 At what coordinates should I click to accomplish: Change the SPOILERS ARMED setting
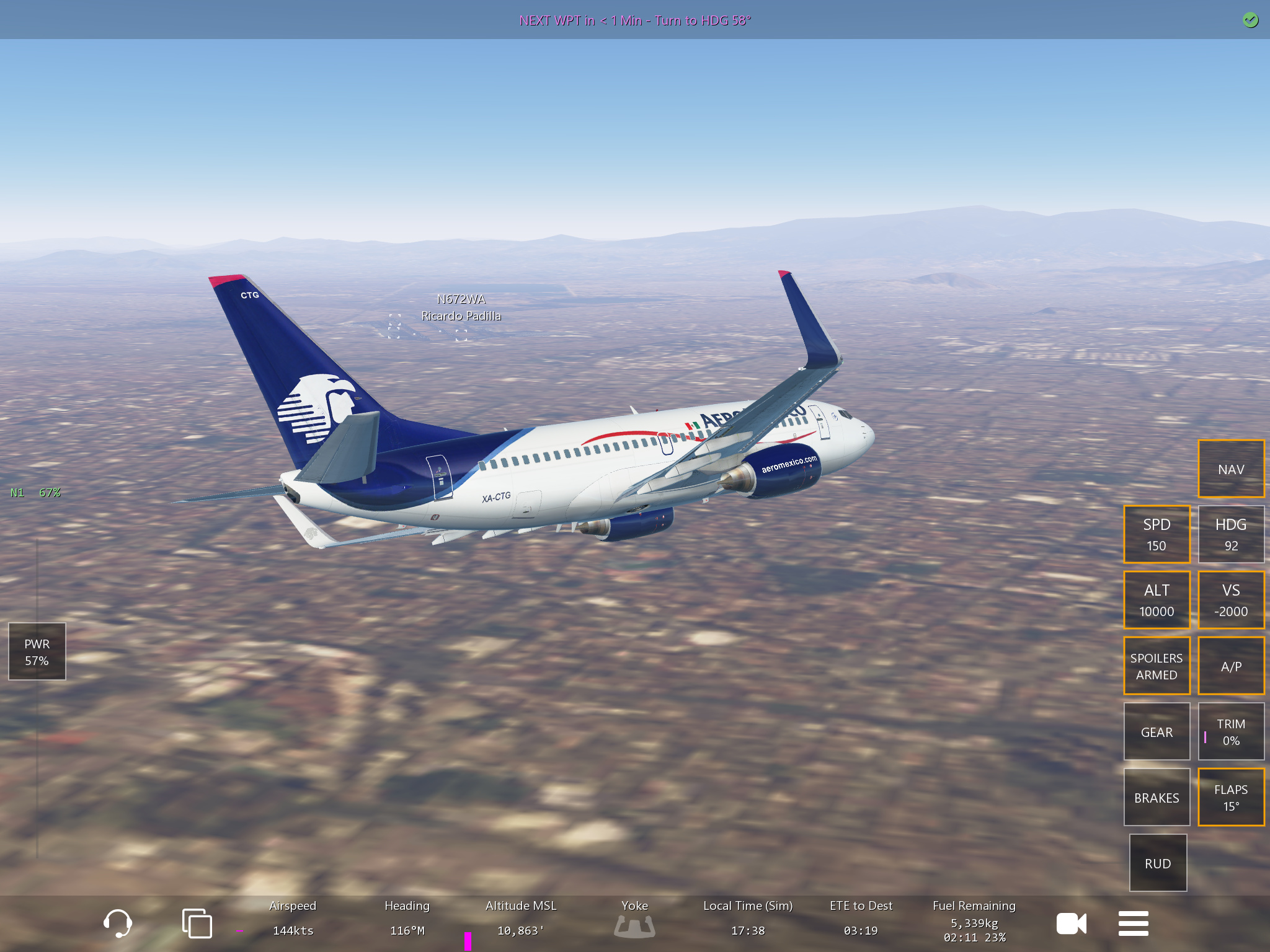coord(1156,666)
